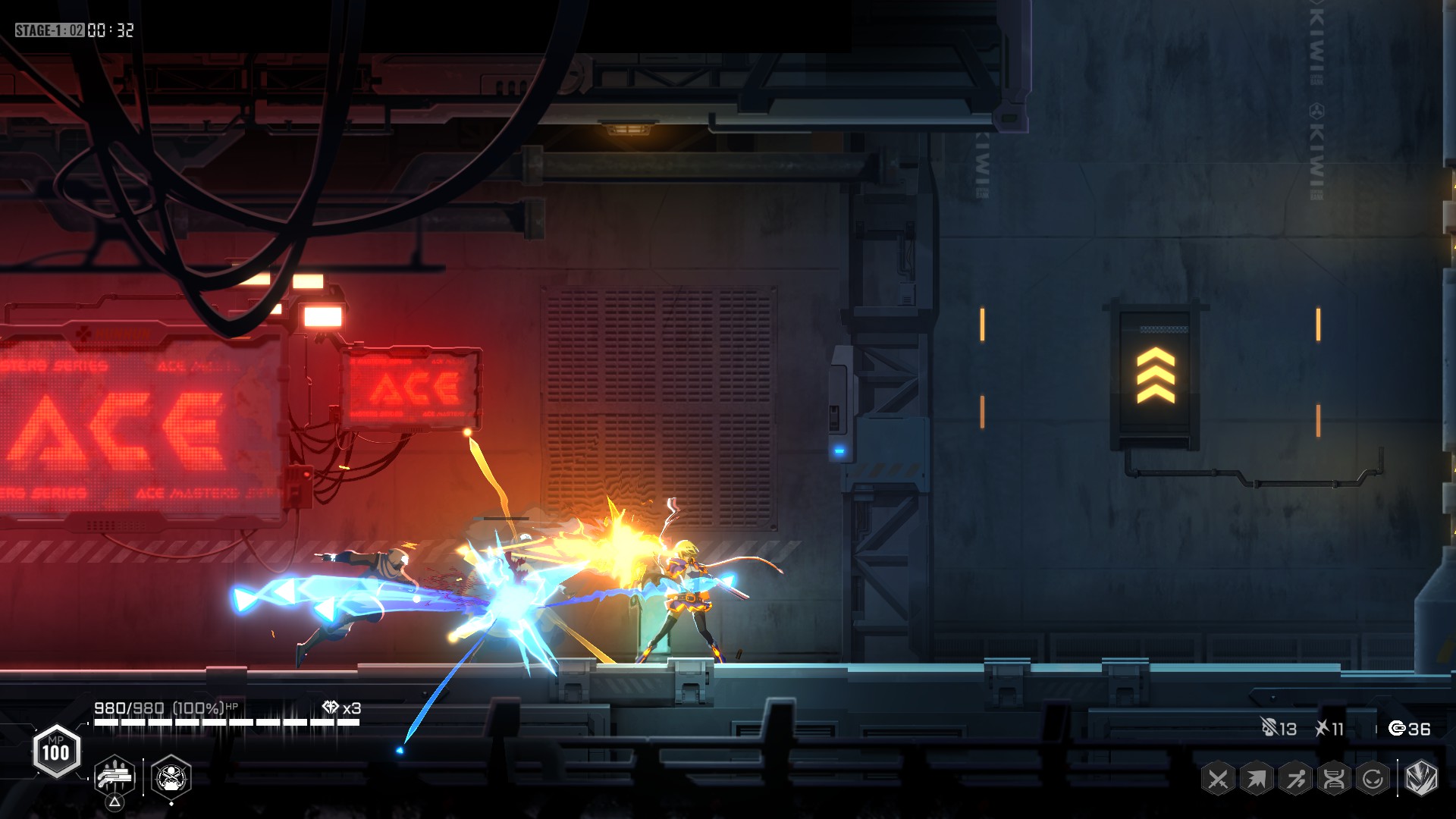Click the crossed swords hexagon icon

1218,779
